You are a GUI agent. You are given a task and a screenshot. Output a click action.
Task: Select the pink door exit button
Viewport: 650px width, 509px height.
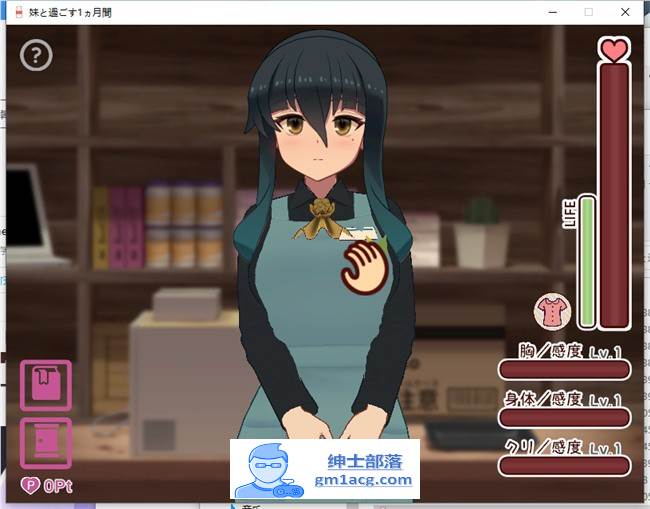click(x=46, y=442)
